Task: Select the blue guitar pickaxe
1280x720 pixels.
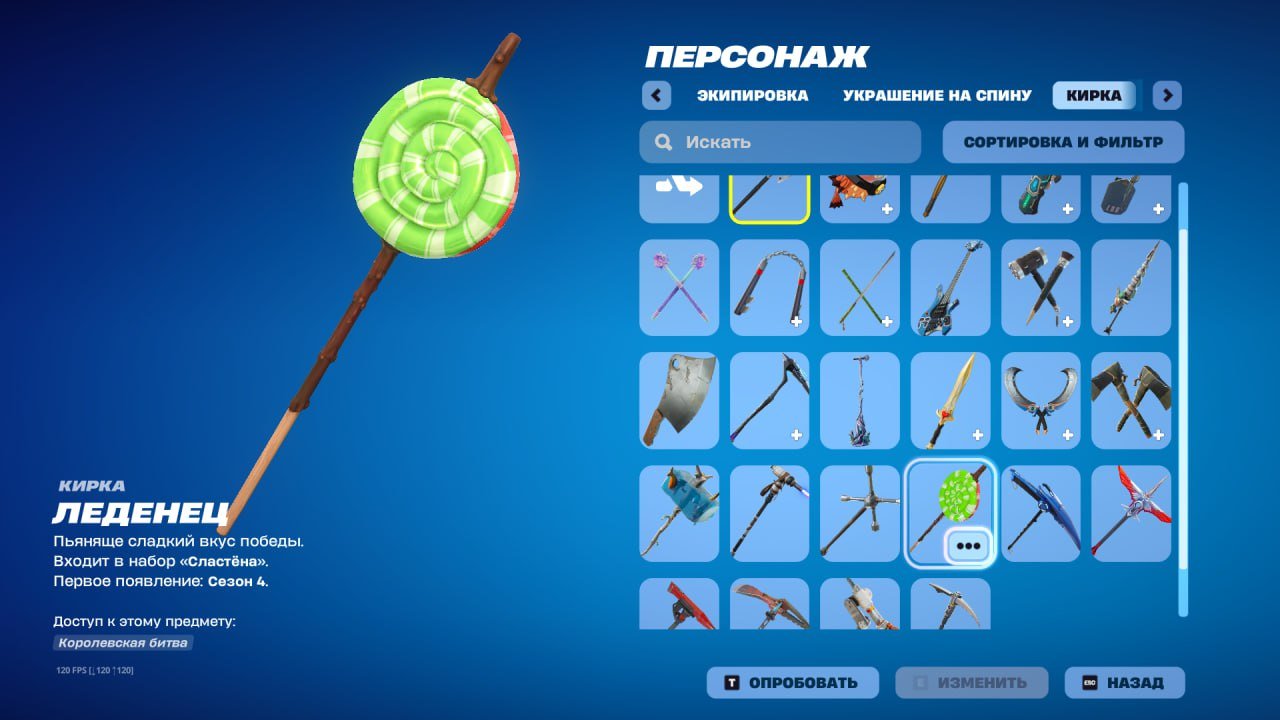Action: coord(950,289)
